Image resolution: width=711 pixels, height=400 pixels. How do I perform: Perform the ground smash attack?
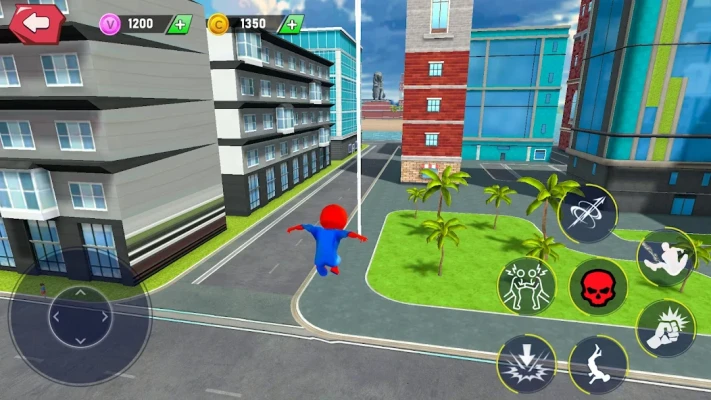click(527, 363)
